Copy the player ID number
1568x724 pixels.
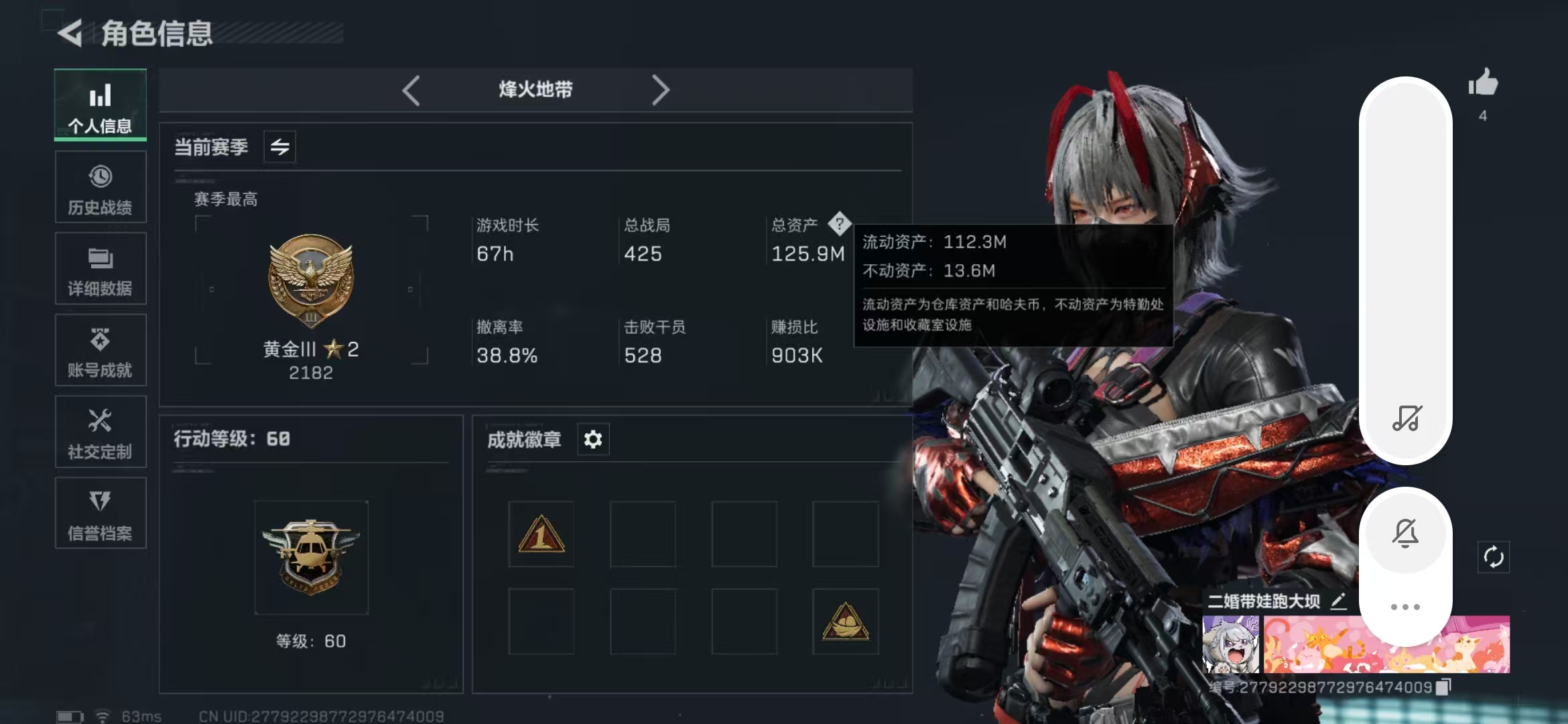pos(1444,686)
